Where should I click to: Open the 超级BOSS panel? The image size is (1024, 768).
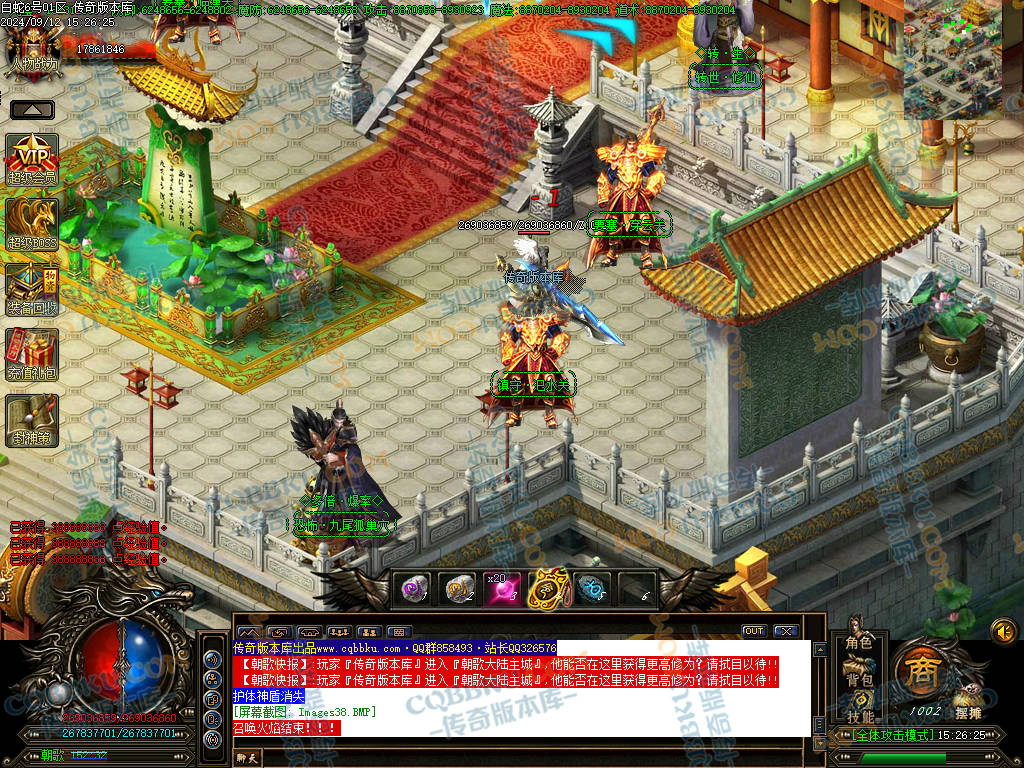[32, 223]
